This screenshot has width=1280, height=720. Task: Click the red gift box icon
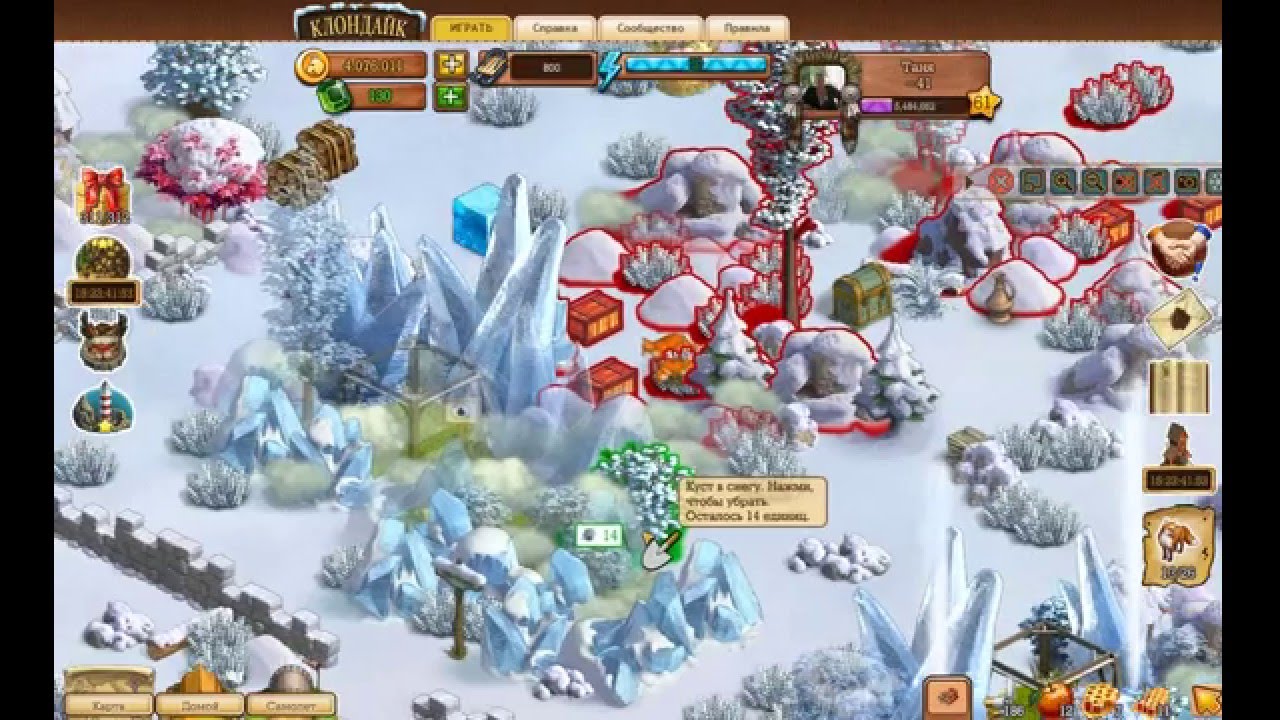click(x=102, y=192)
